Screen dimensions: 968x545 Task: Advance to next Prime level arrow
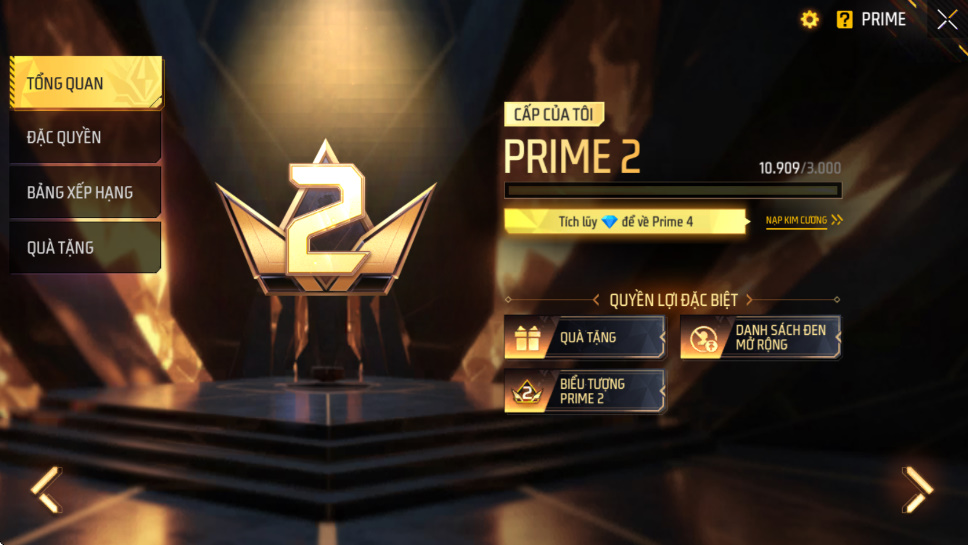(x=917, y=489)
